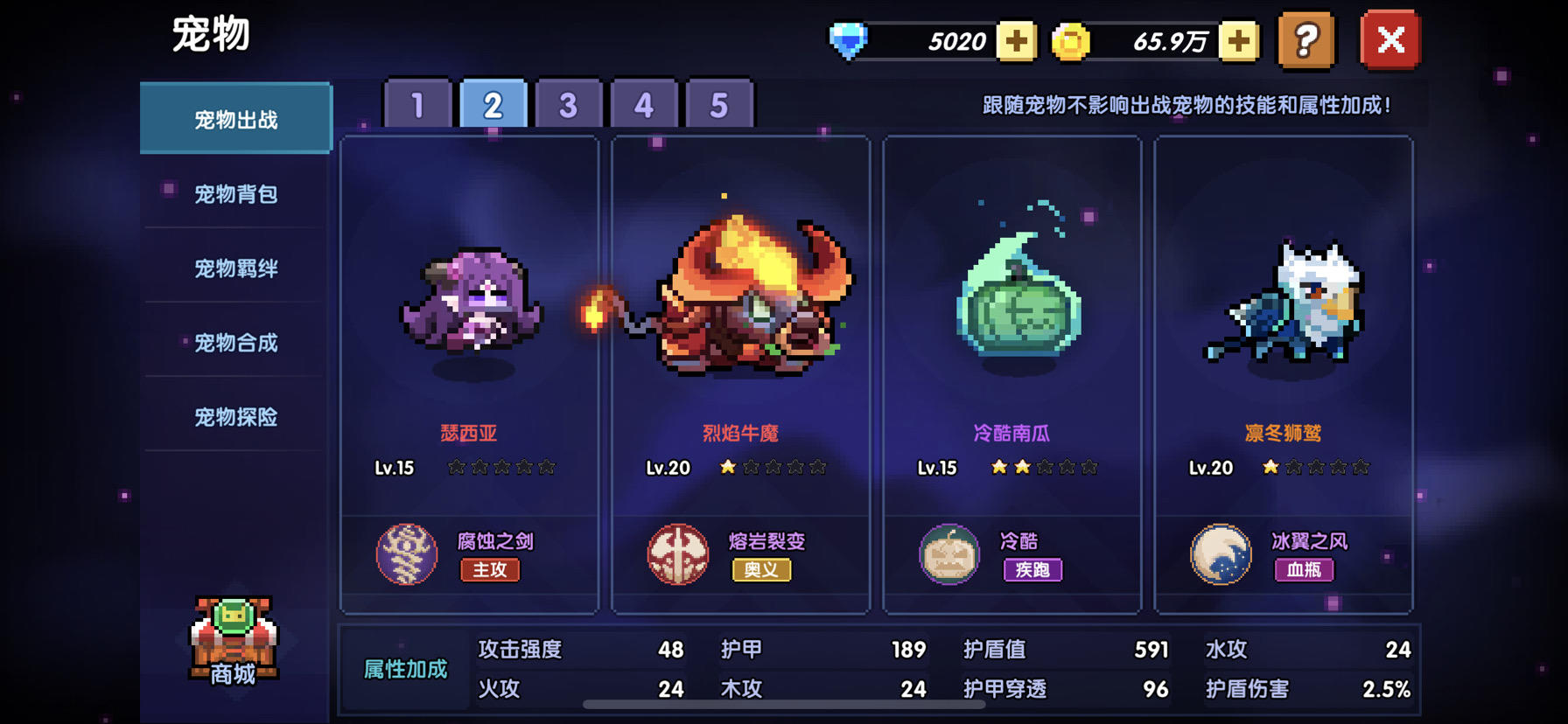Switch to pet page 3

[569, 103]
